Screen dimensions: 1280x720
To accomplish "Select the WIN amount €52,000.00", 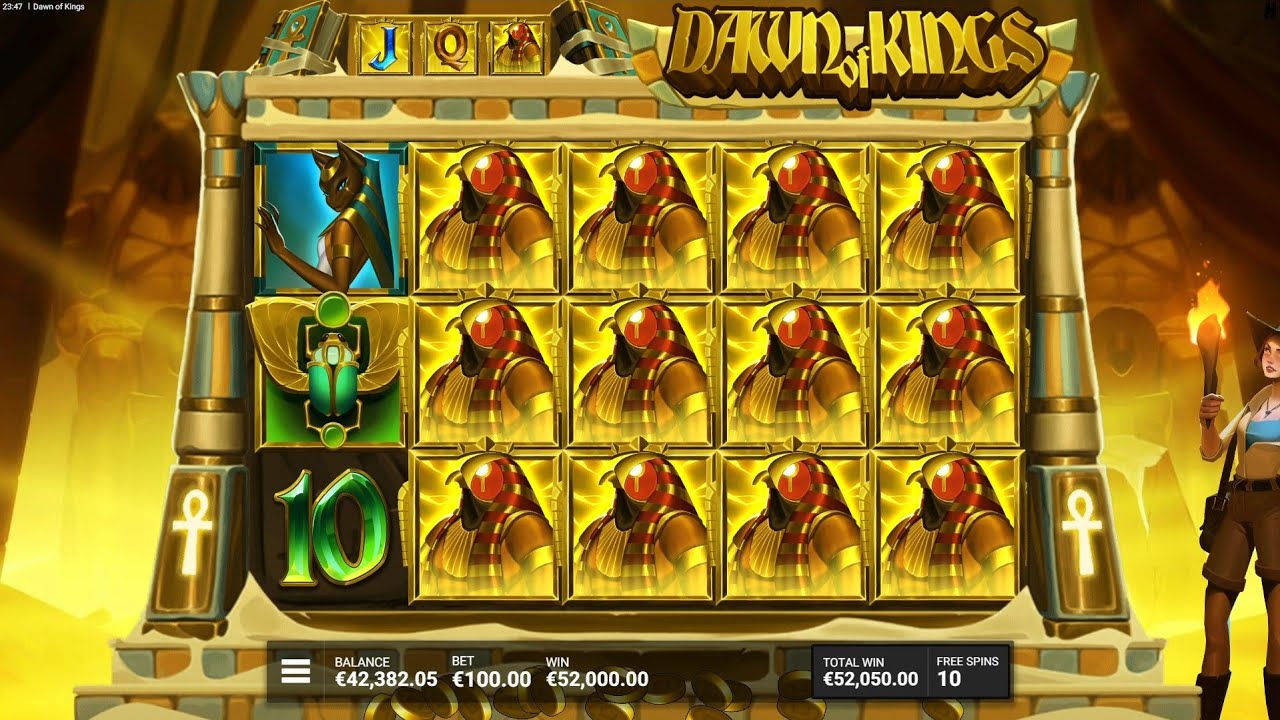I will coord(597,676).
